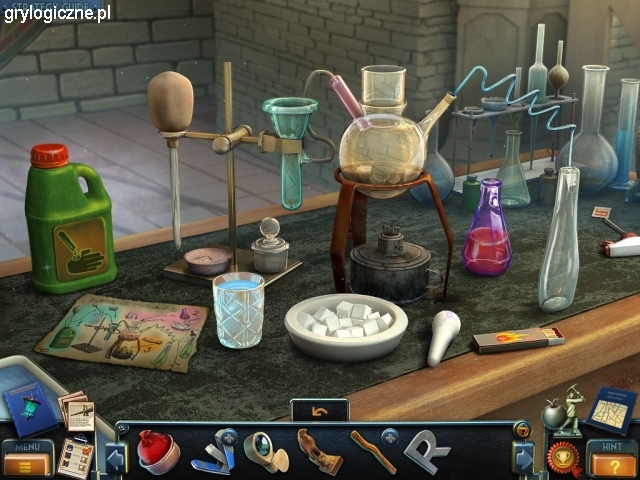Viewport: 640px width, 480px height.
Task: Select the red jar inventory item
Action: click(x=157, y=450)
